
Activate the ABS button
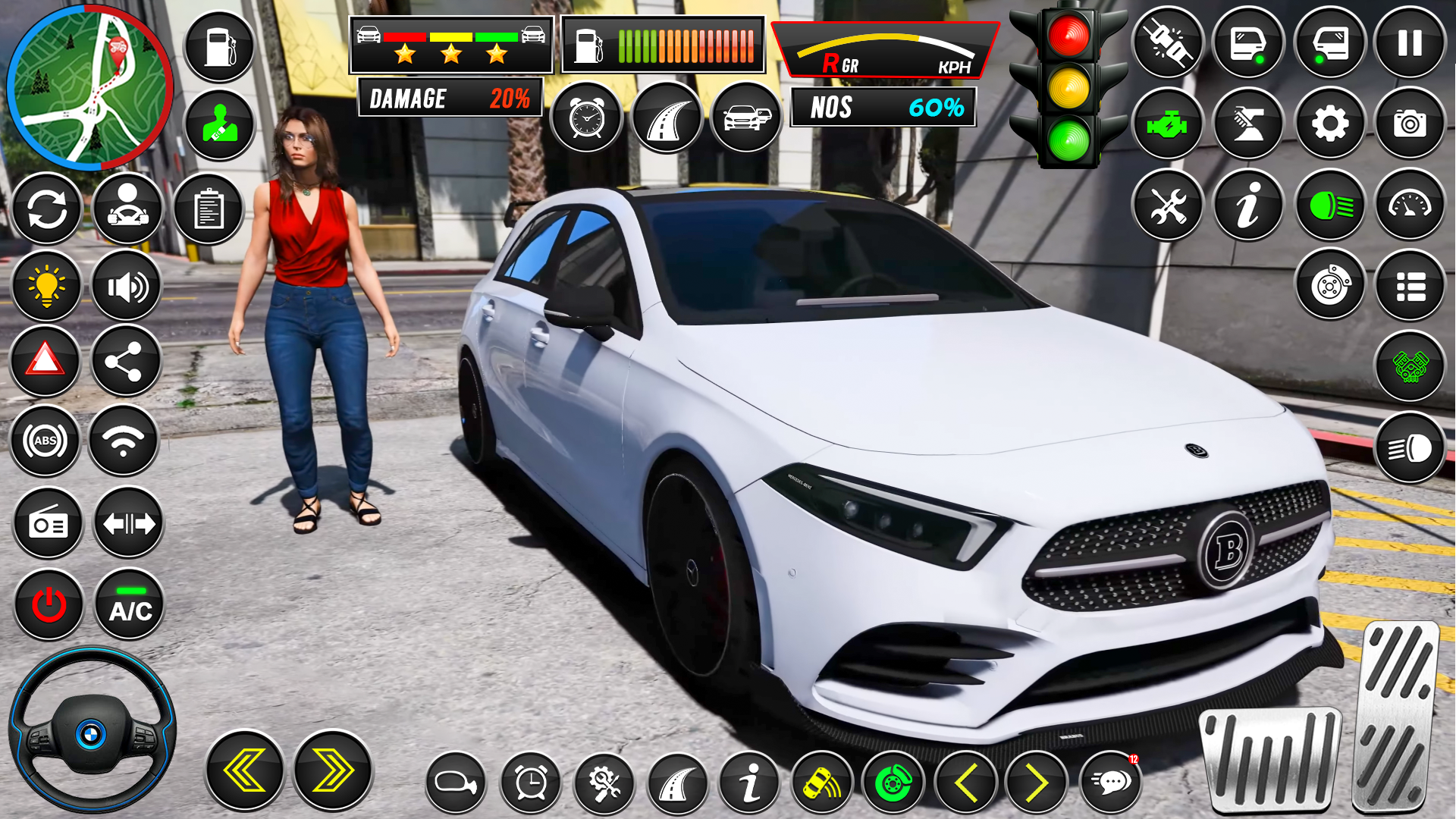coord(45,441)
